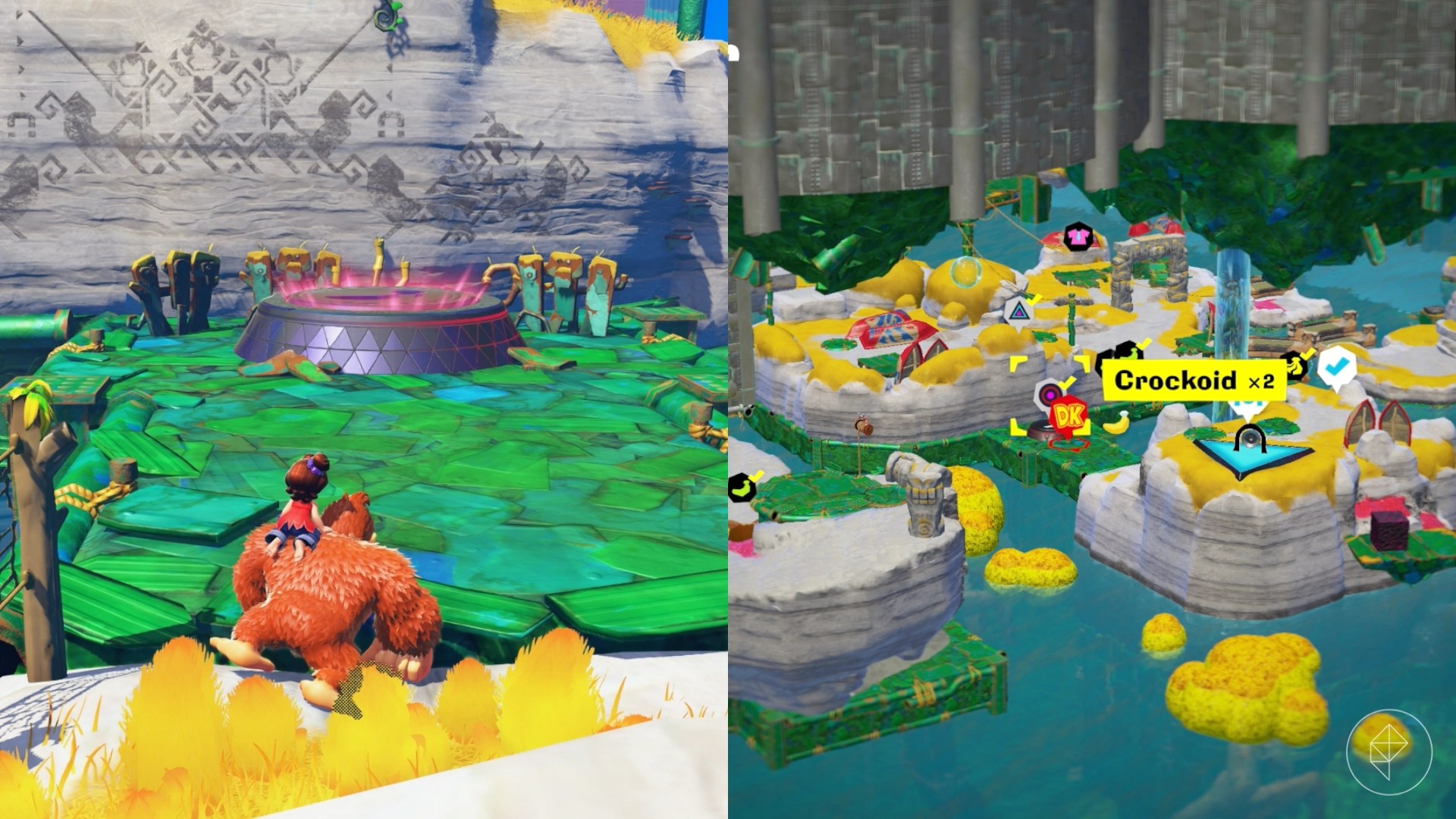Select the Crockoid icon with checkmark near the waterfall
This screenshot has height=819, width=1456.
(1295, 368)
